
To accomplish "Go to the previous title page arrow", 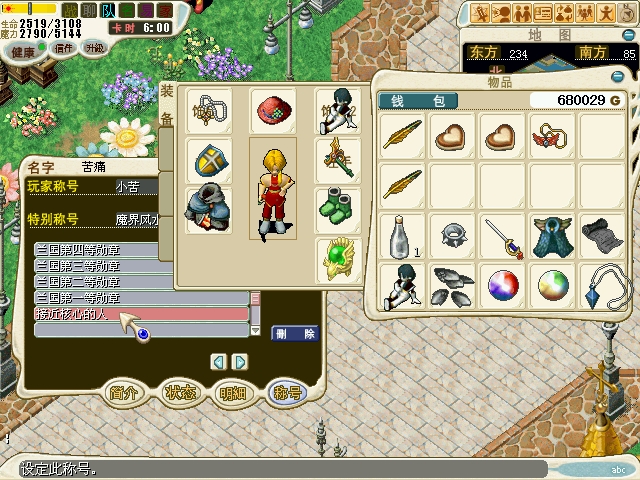I will 218,361.
